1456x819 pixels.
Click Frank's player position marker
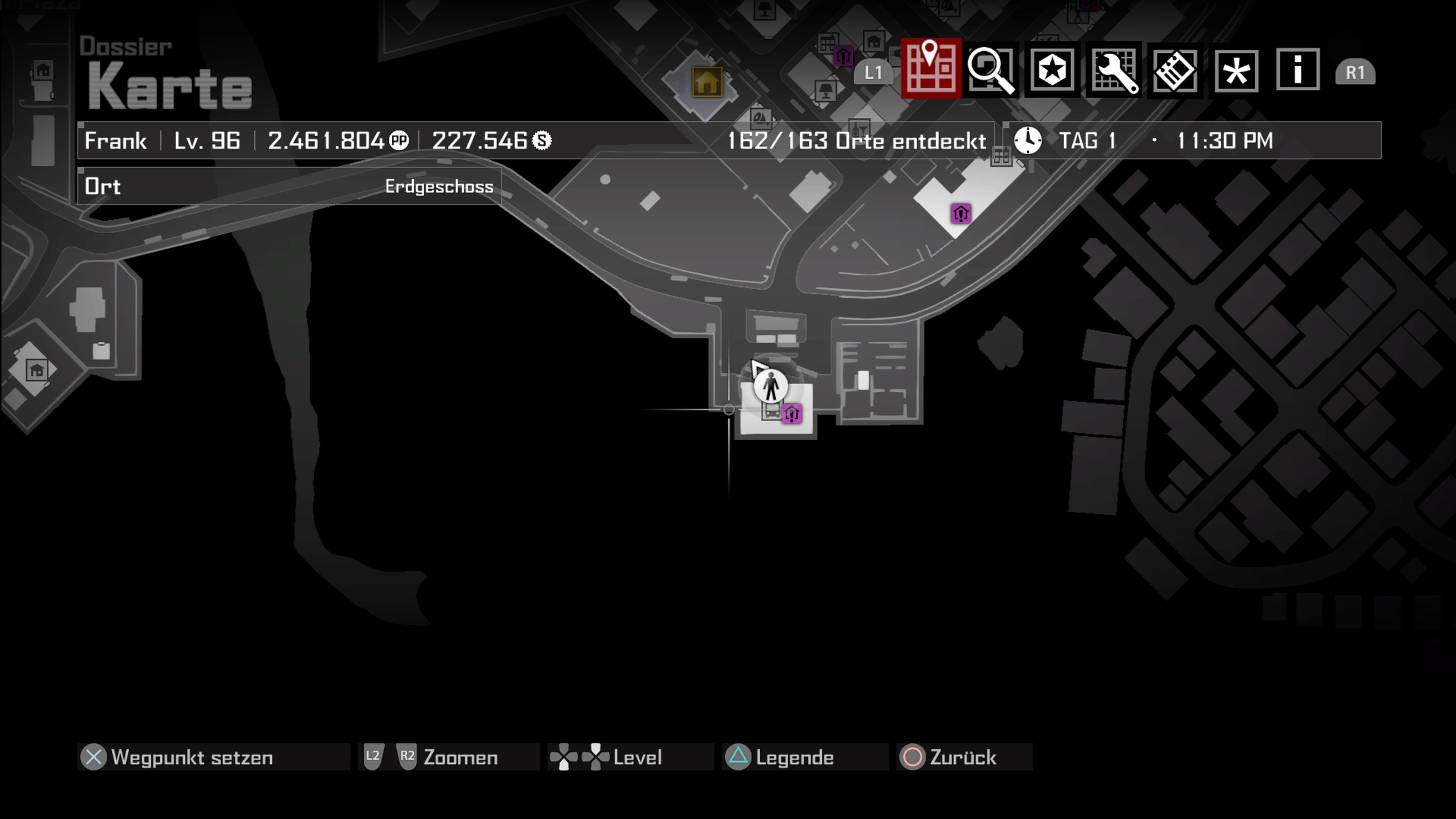pyautogui.click(x=770, y=387)
